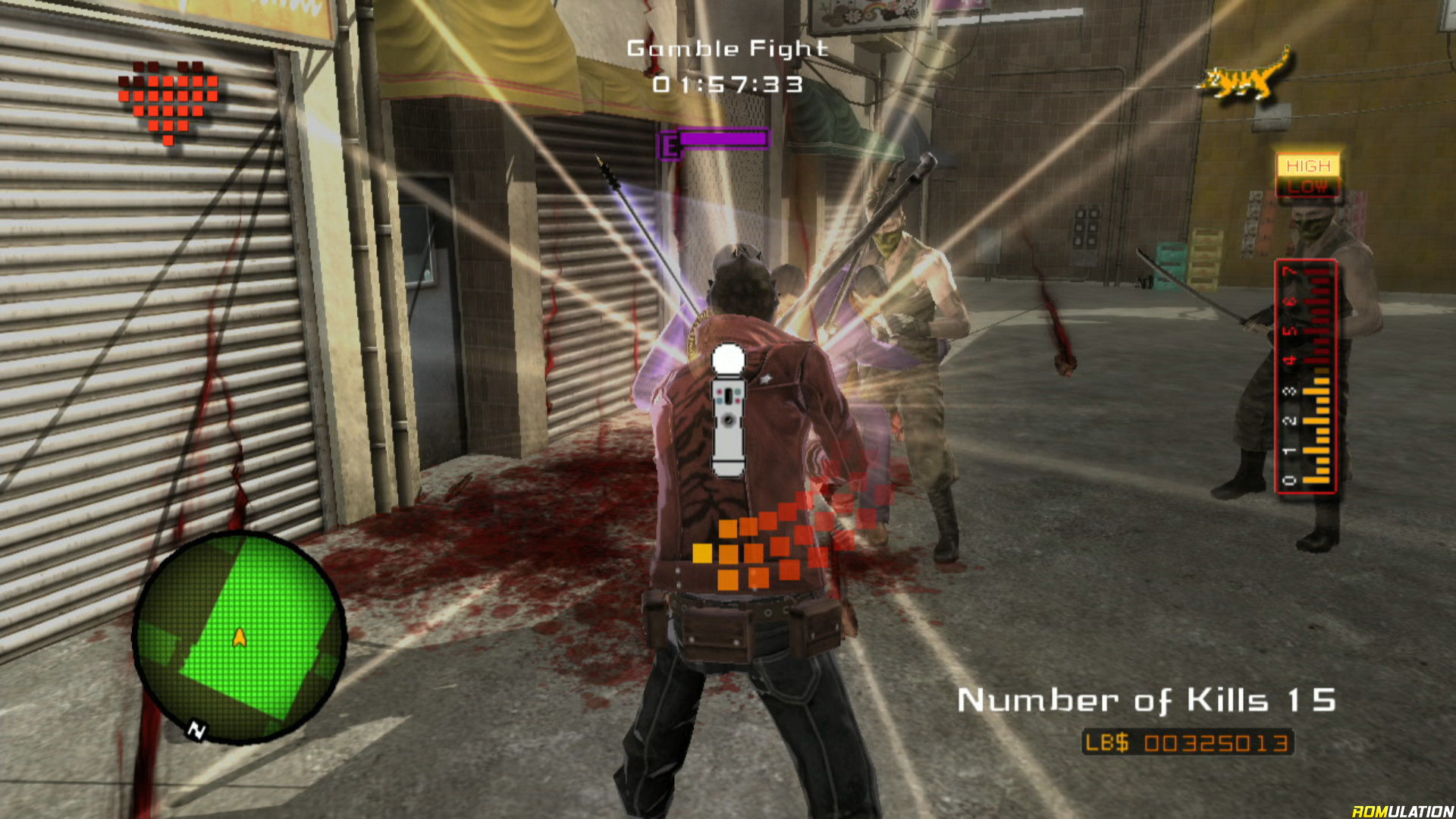Click the green circular minimap
The height and width of the screenshot is (819, 1456).
pyautogui.click(x=239, y=637)
